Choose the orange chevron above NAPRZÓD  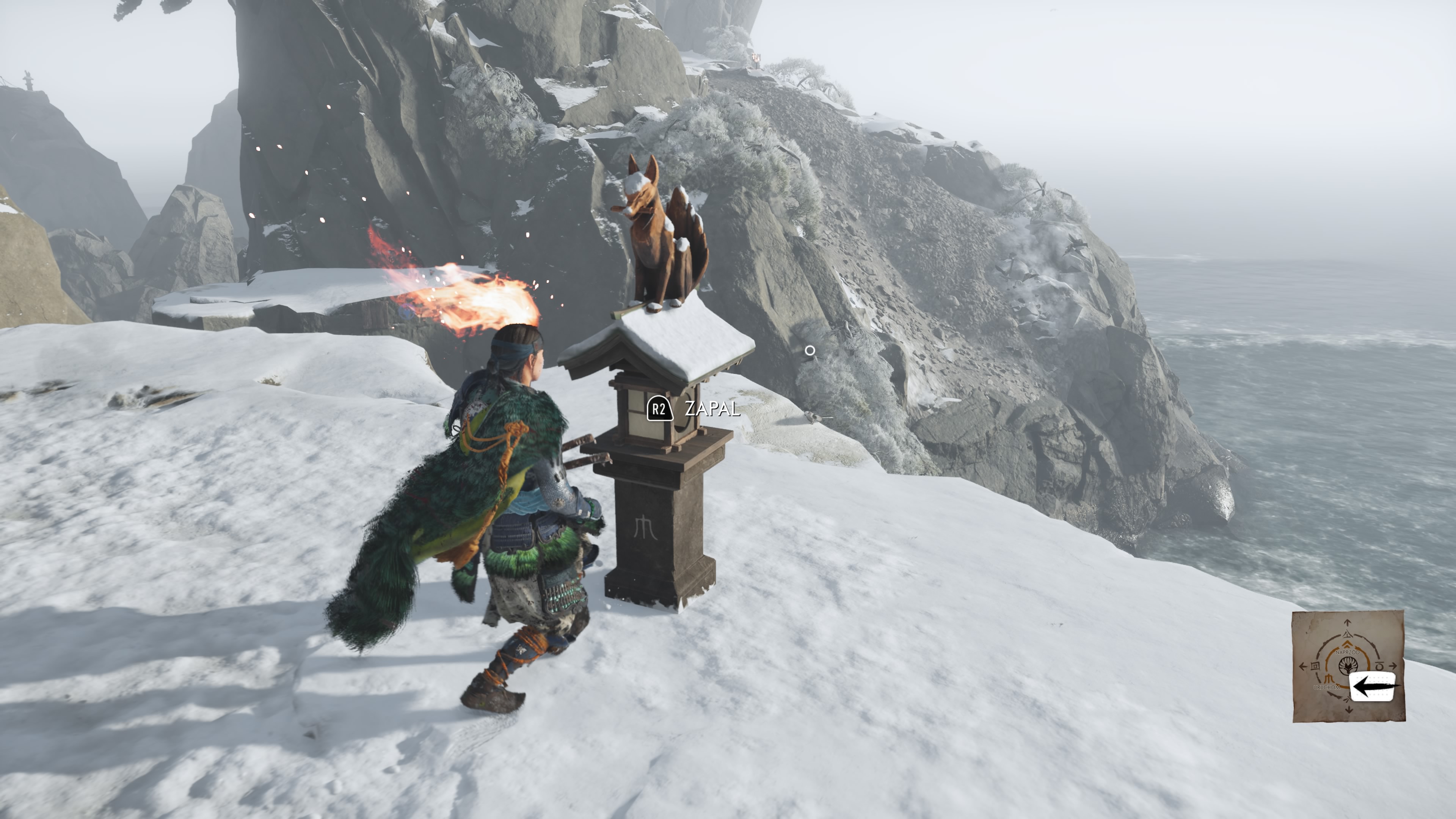point(1348,645)
